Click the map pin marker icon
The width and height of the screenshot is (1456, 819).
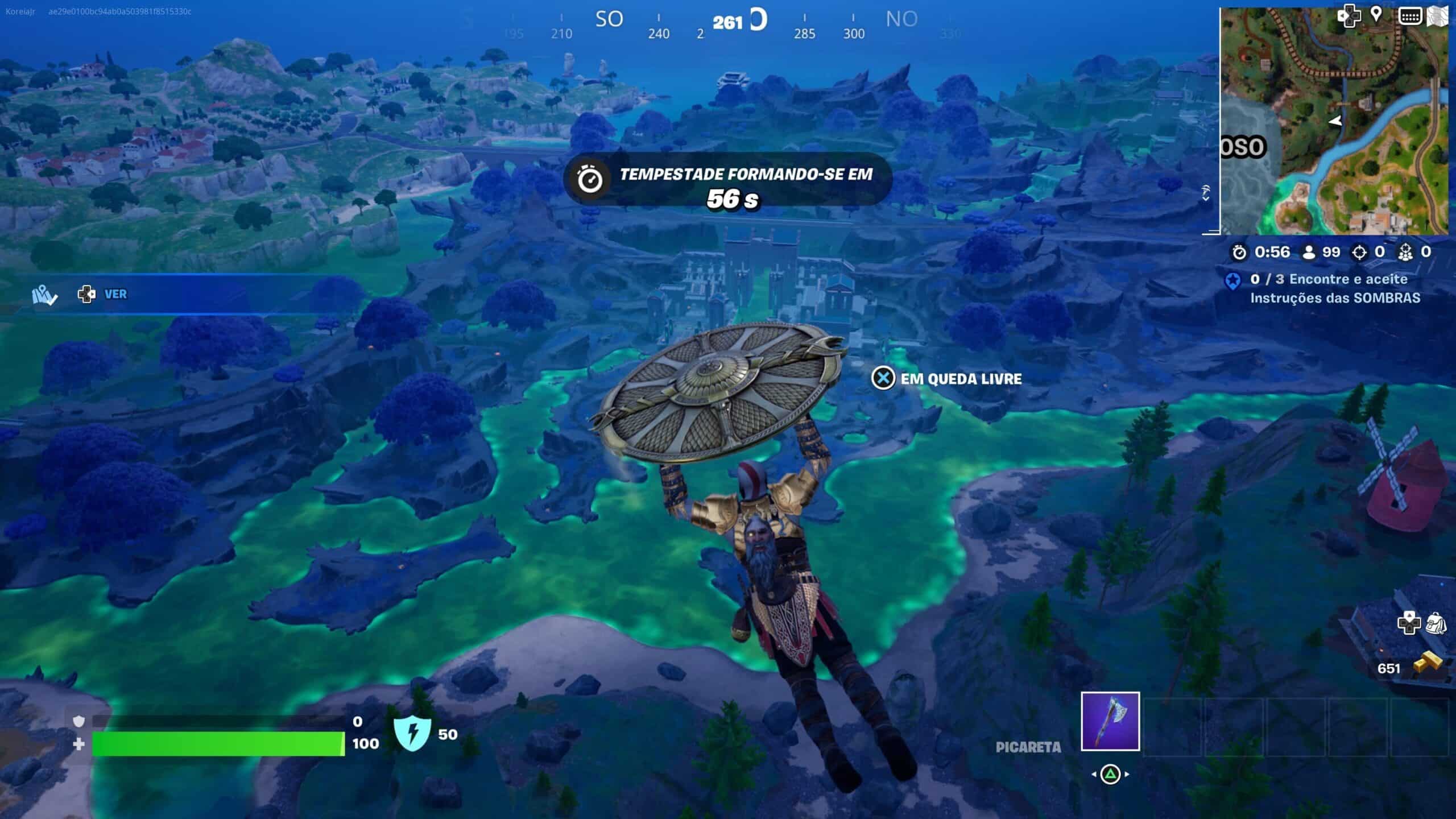point(1376,14)
